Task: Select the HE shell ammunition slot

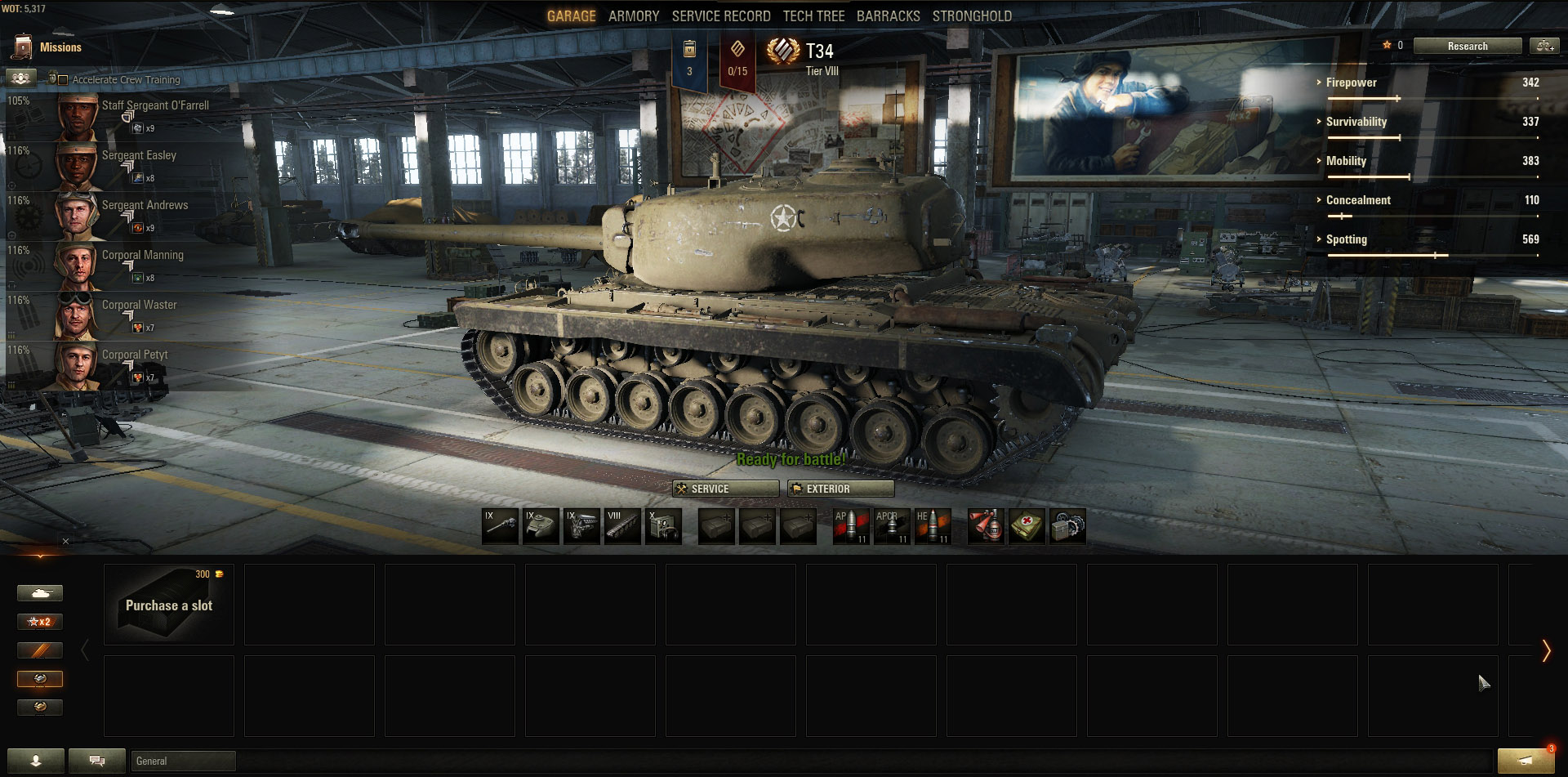Action: [932, 527]
